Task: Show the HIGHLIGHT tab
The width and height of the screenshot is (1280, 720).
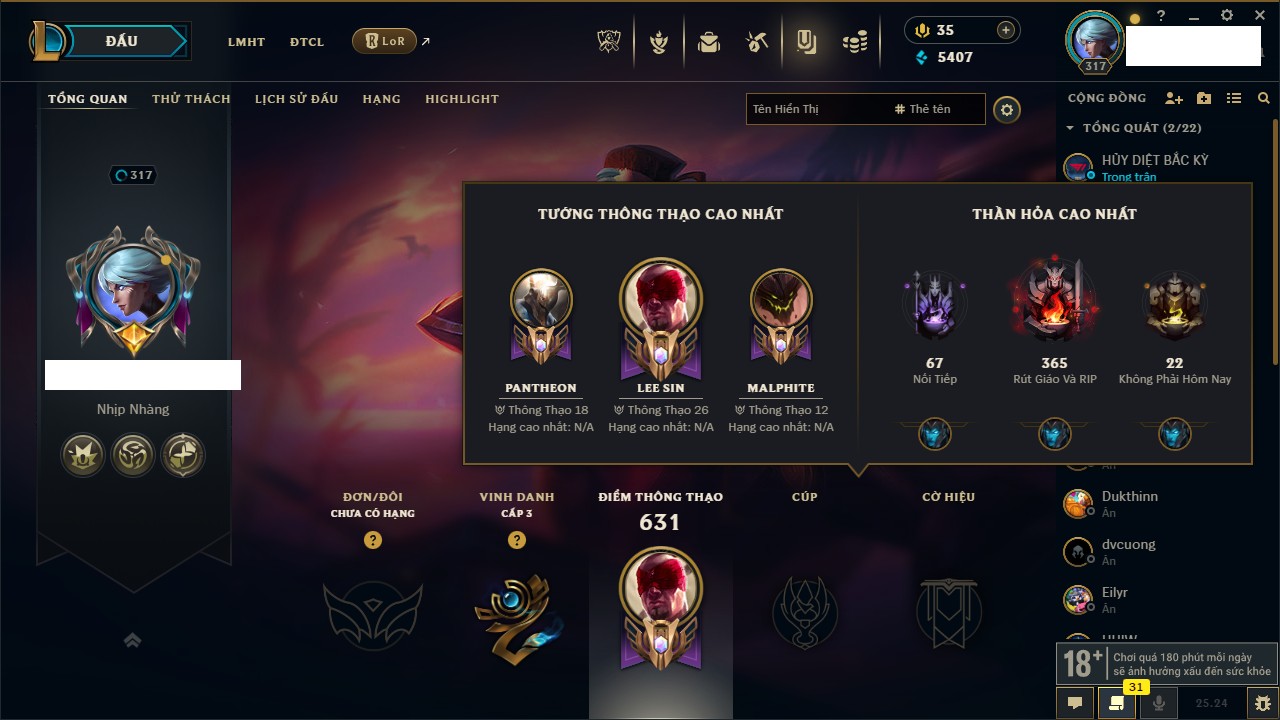Action: 461,99
